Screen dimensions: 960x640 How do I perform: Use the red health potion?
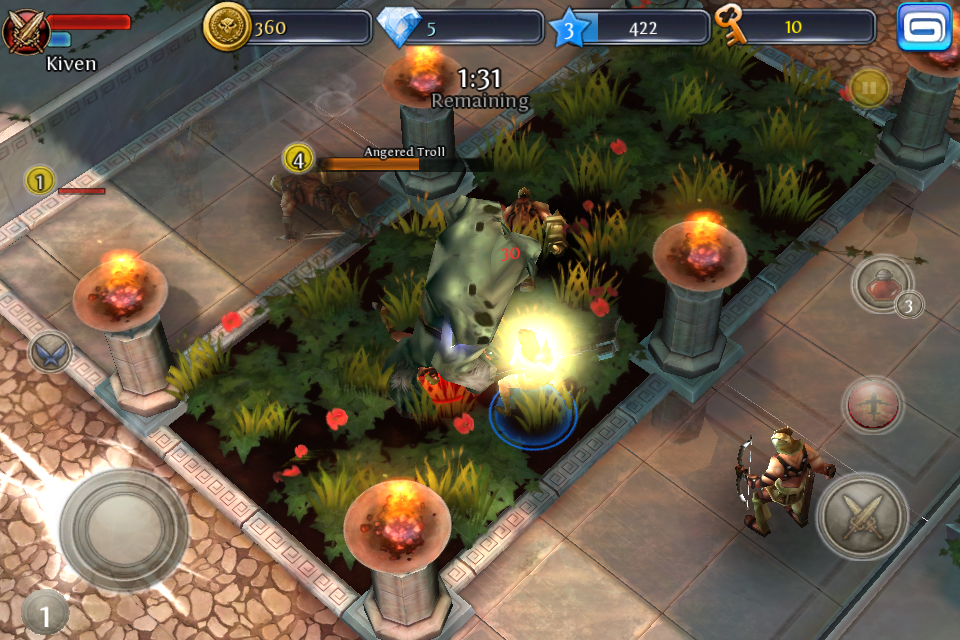882,285
